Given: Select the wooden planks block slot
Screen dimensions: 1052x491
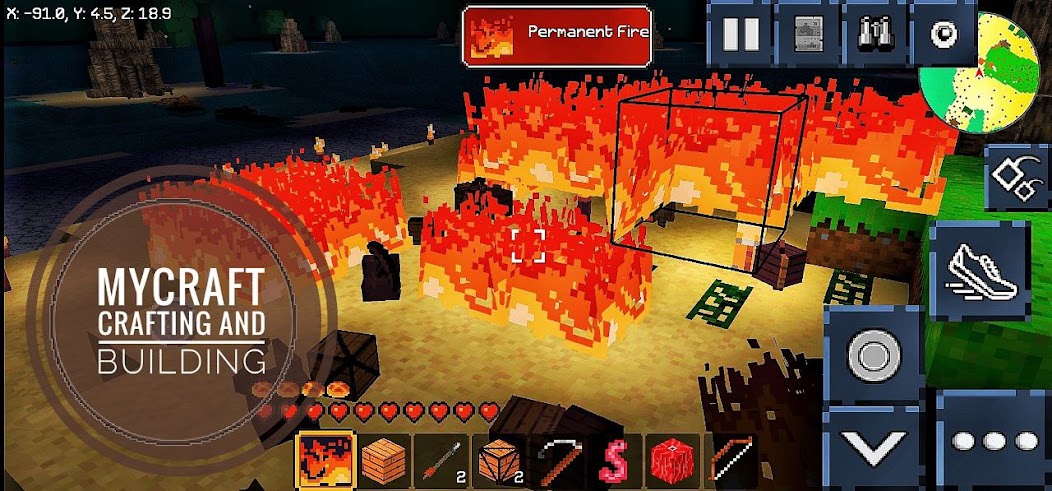Looking at the screenshot, I should (384, 461).
